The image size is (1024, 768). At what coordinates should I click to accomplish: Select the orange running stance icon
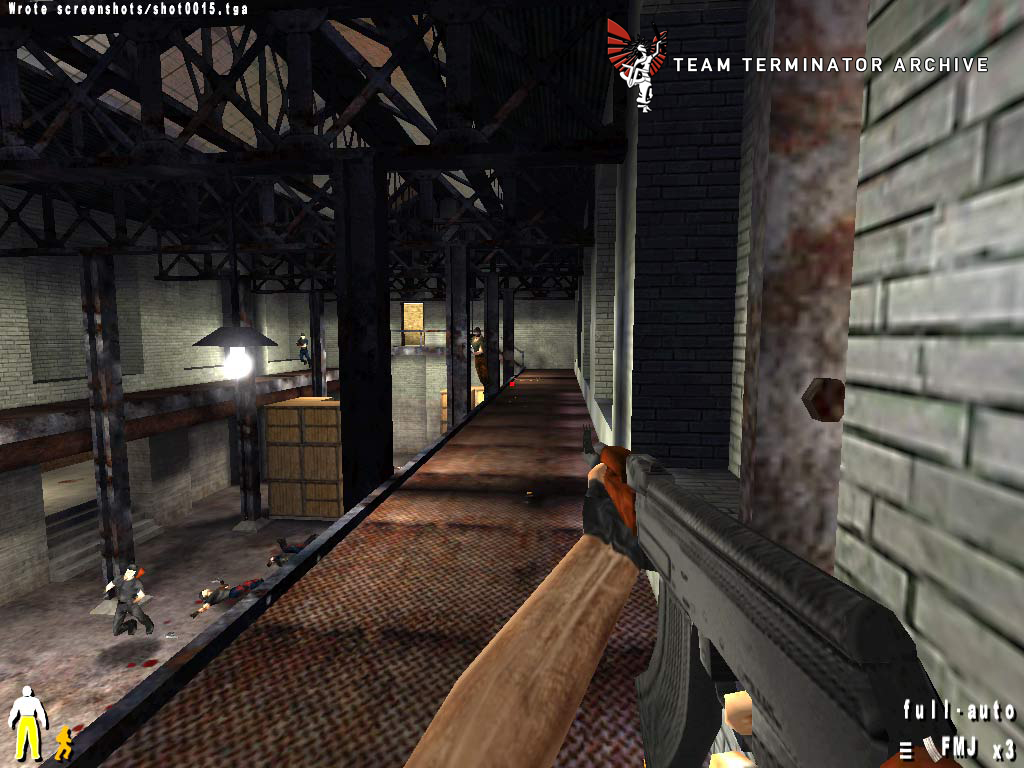coord(63,742)
